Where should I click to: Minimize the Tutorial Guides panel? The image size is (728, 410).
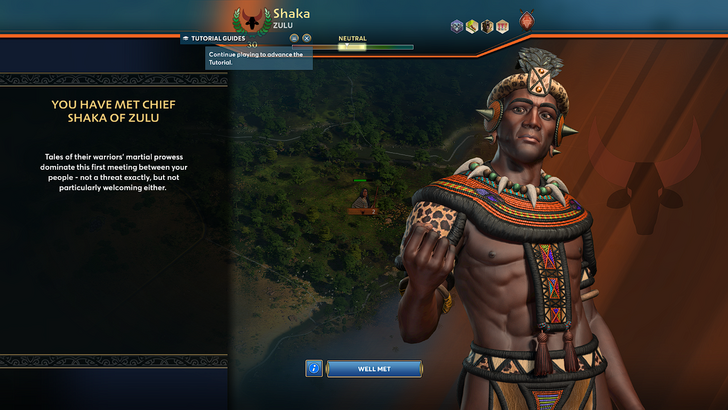pyautogui.click(x=295, y=38)
